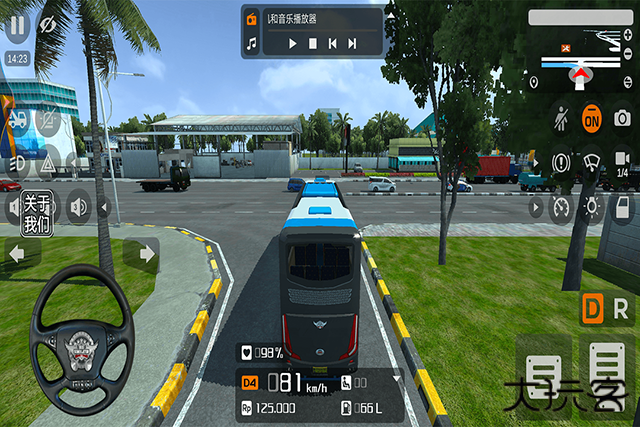This screenshot has width=640, height=427.
Task: Turn on the hazard warning lights
Action: 47,164
